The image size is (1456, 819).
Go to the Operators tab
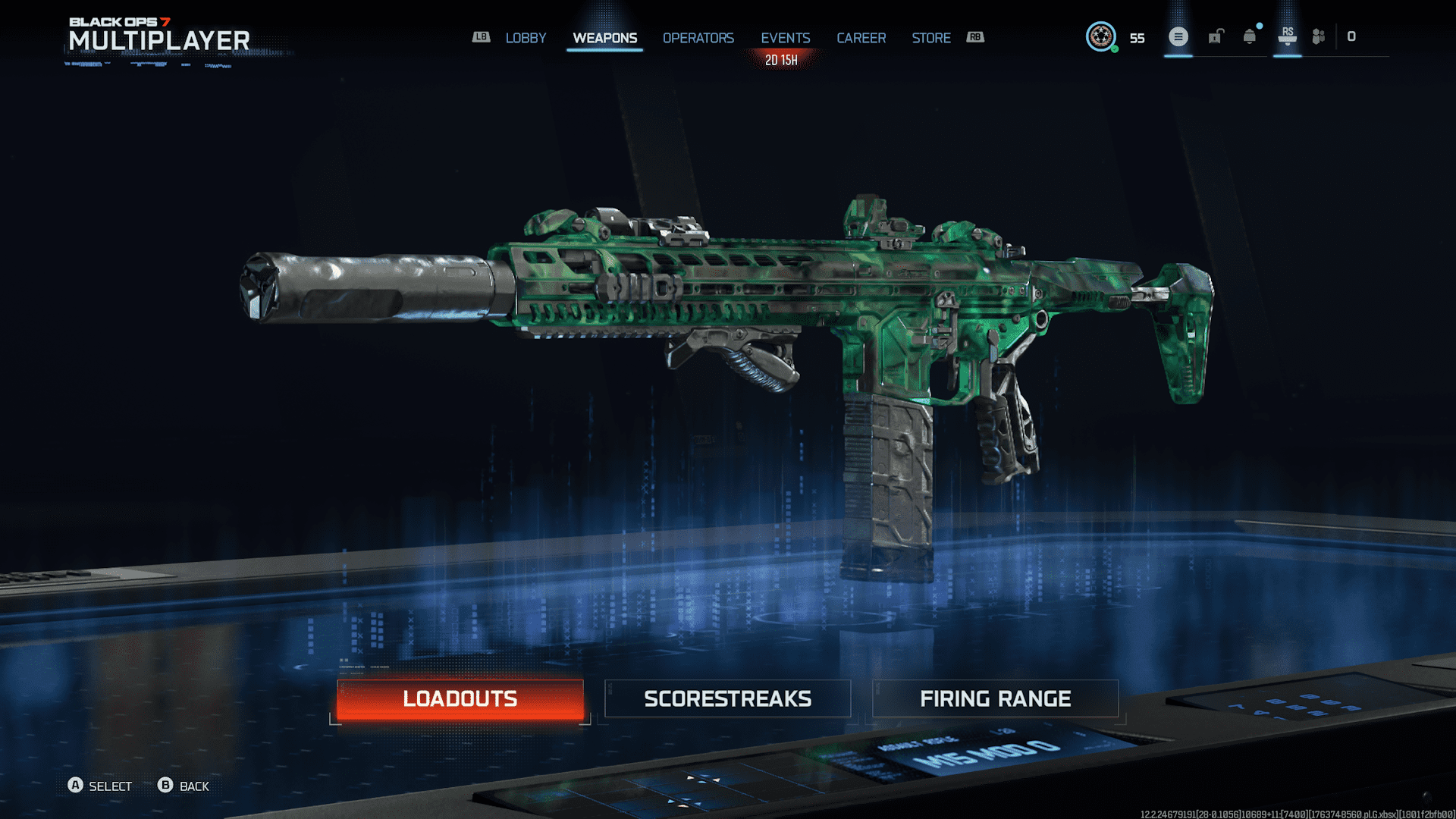coord(698,38)
